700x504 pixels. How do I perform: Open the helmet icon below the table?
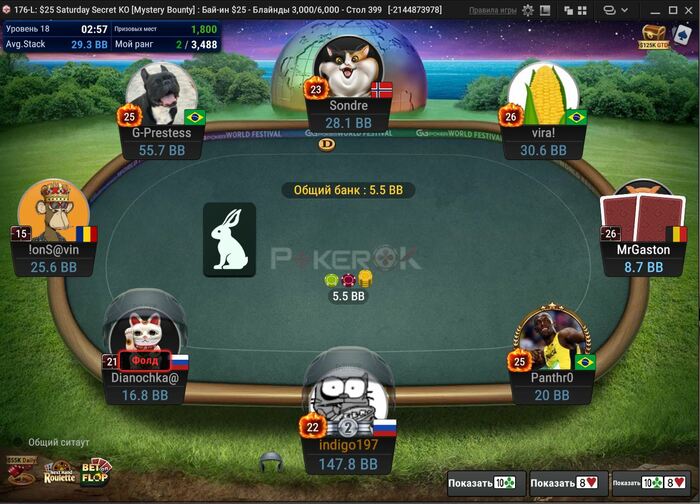pos(270,462)
